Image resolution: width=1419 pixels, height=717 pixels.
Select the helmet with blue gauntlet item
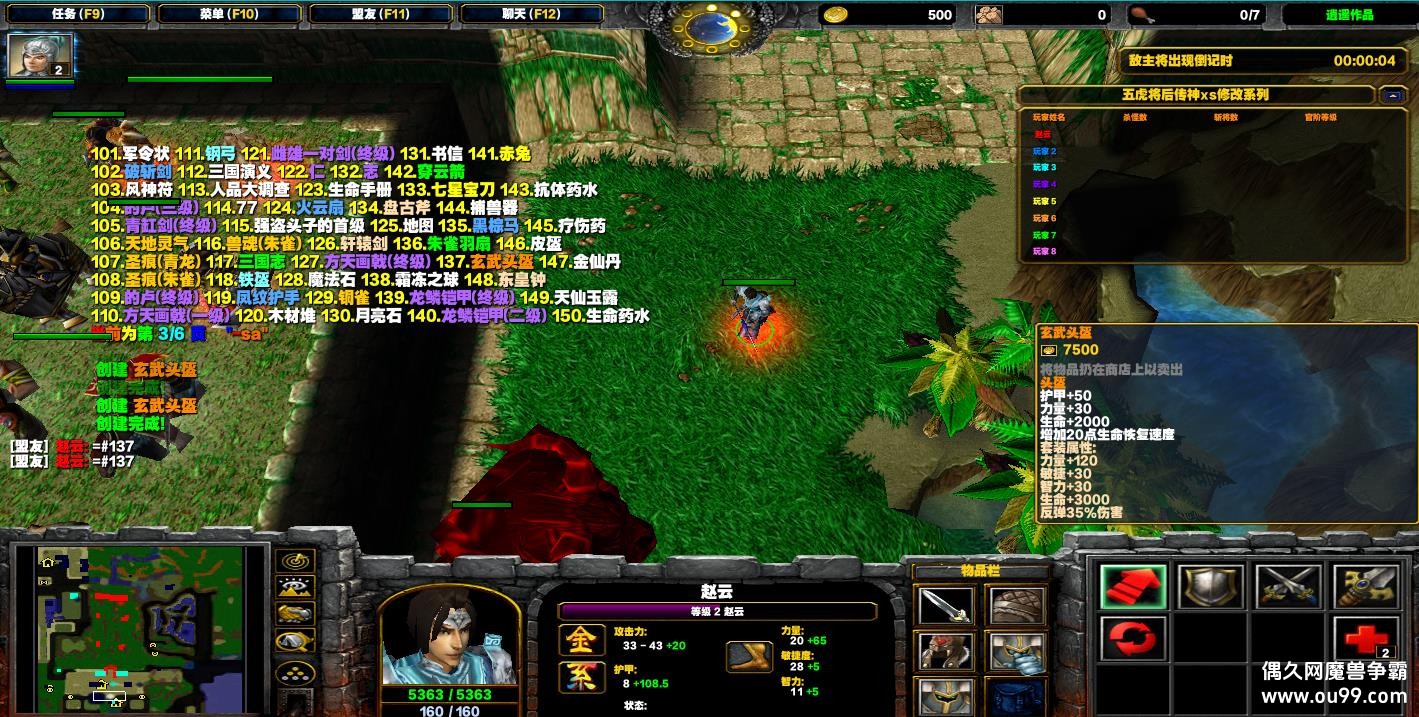click(x=1017, y=652)
